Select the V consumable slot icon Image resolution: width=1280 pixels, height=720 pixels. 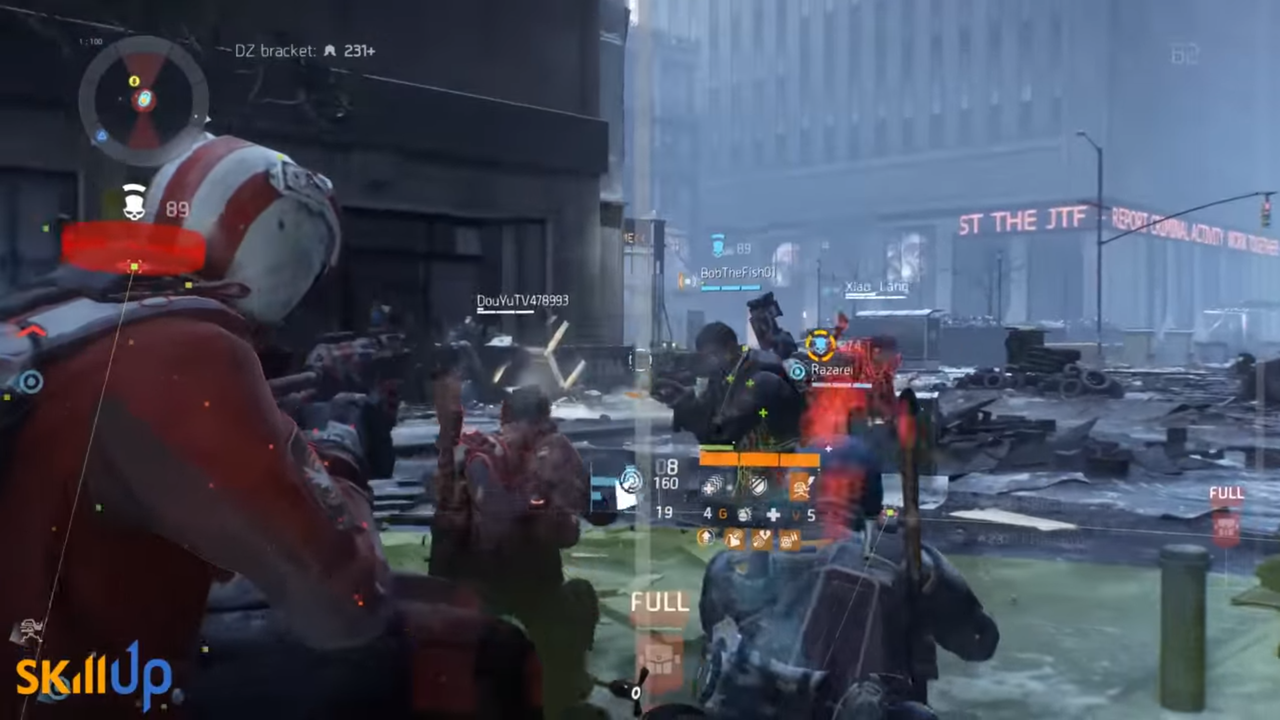(796, 514)
